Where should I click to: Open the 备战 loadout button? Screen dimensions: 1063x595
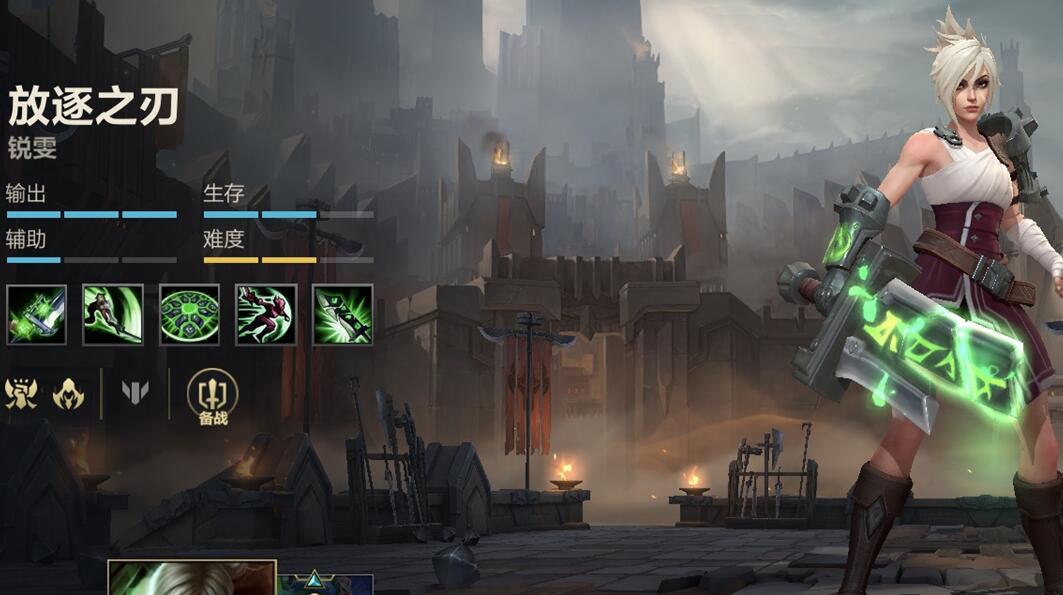[x=212, y=395]
